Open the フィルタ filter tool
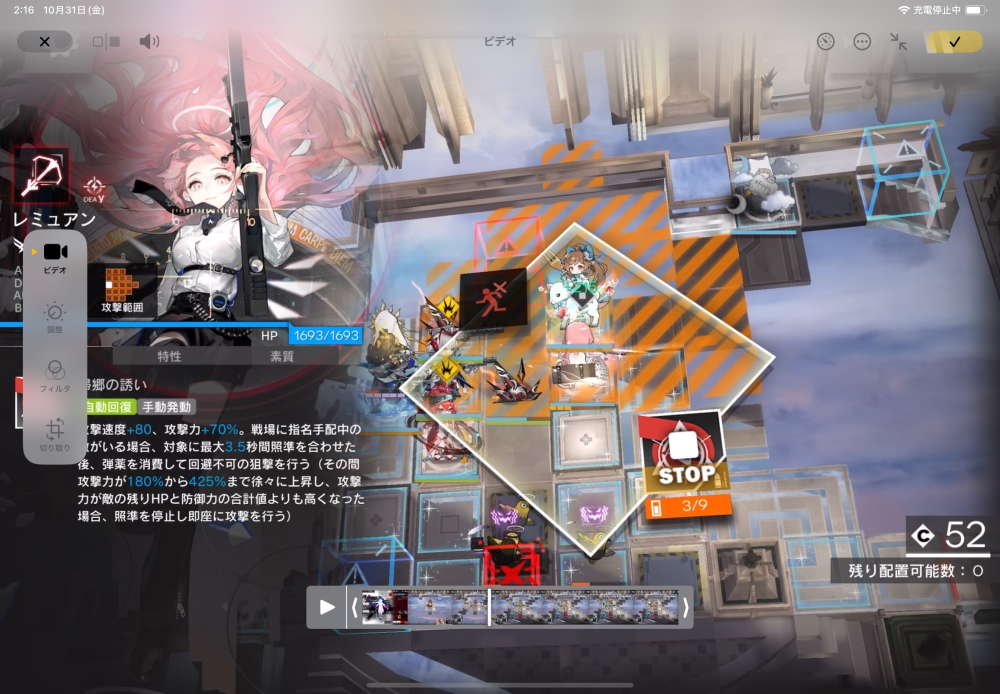Viewport: 1000px width, 694px height. [55, 374]
